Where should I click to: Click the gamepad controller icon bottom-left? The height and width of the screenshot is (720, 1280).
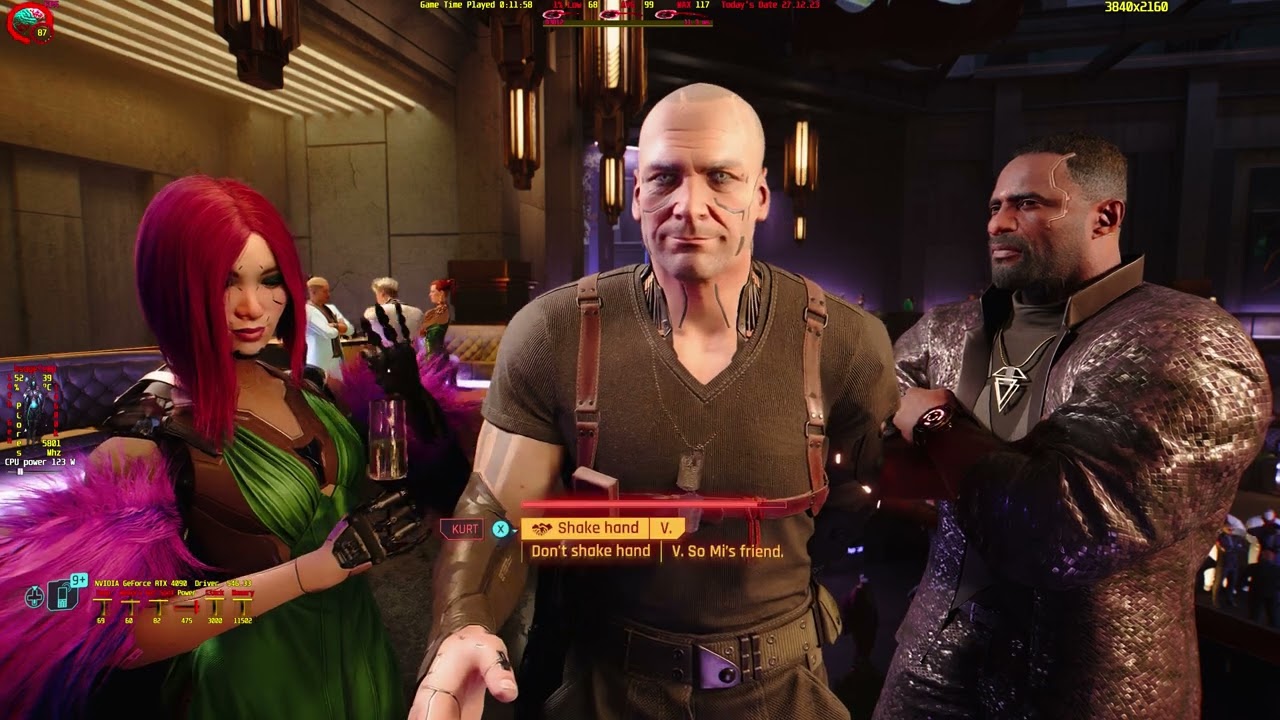click(35, 597)
